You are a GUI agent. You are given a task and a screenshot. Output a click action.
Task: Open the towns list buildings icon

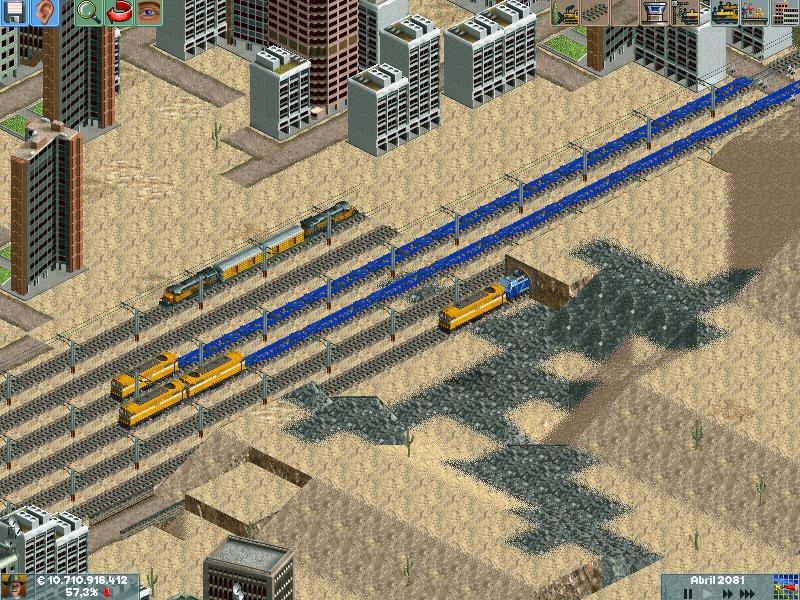click(785, 13)
